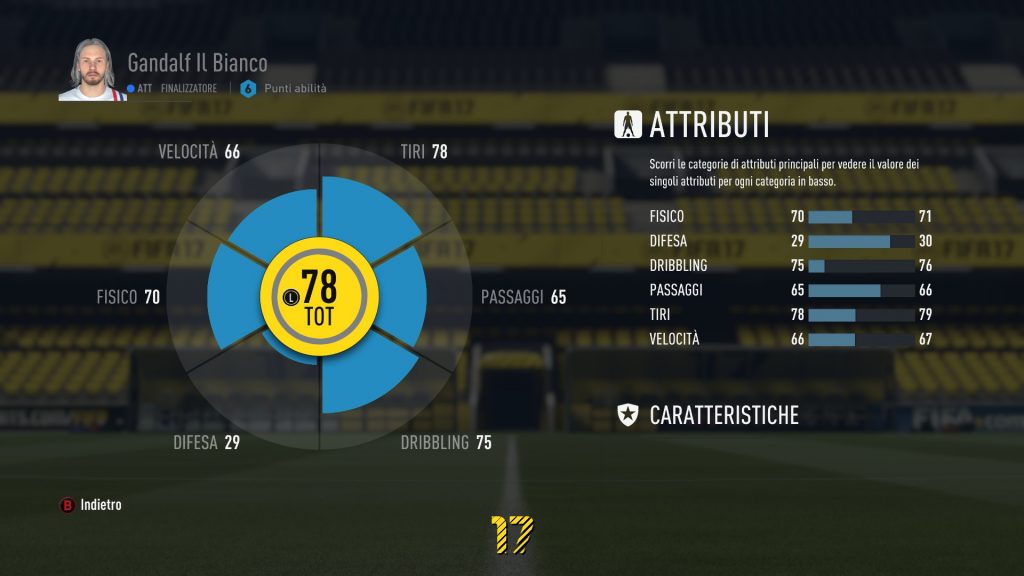Choose the Dribbling attribute row
The height and width of the screenshot is (576, 1024).
pyautogui.click(x=790, y=266)
